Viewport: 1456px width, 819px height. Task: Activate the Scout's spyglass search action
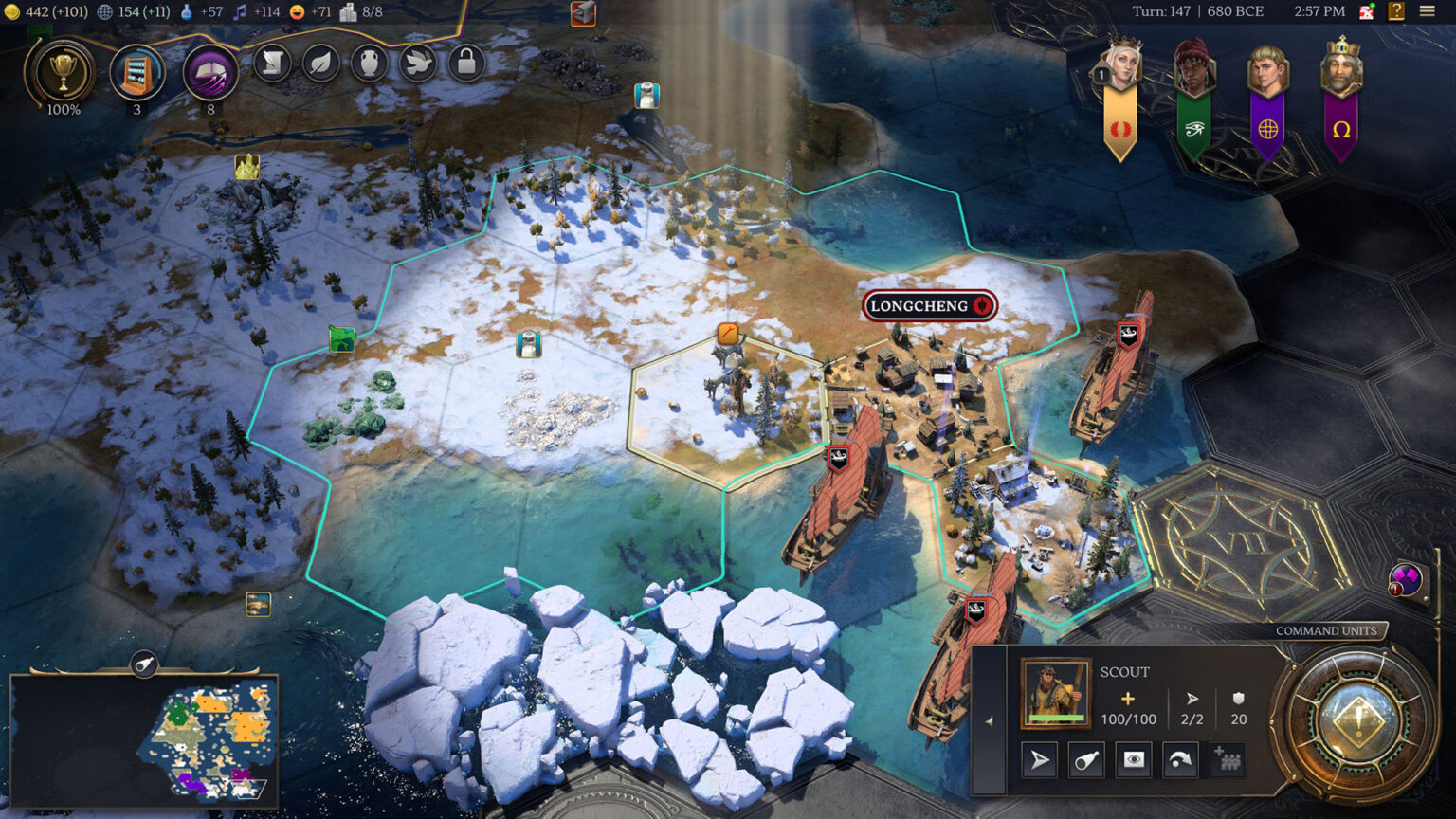point(1086,760)
